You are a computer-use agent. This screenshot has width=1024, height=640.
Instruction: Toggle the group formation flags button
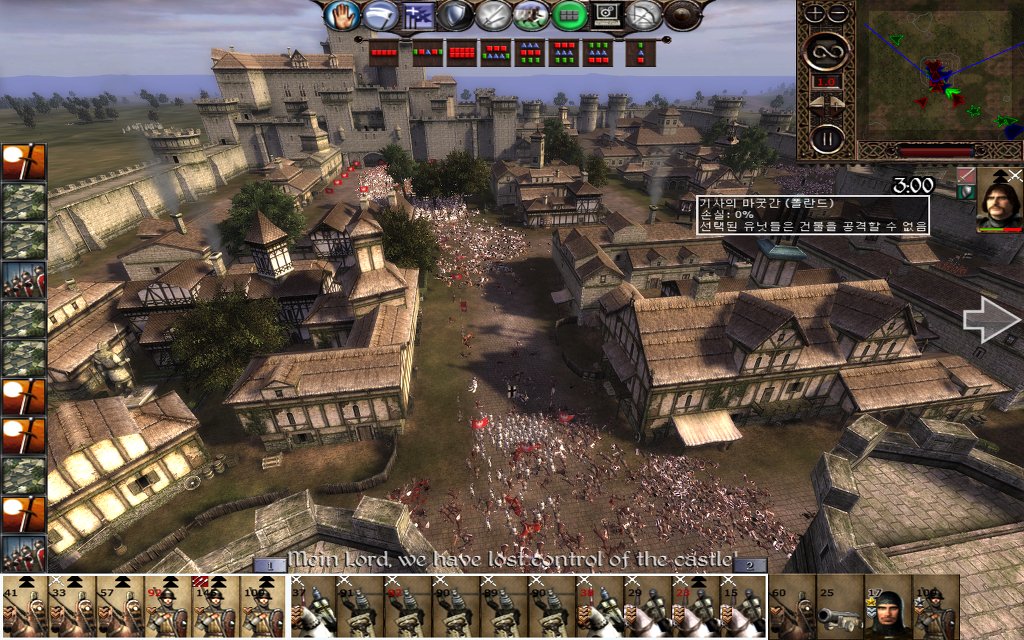[x=414, y=15]
